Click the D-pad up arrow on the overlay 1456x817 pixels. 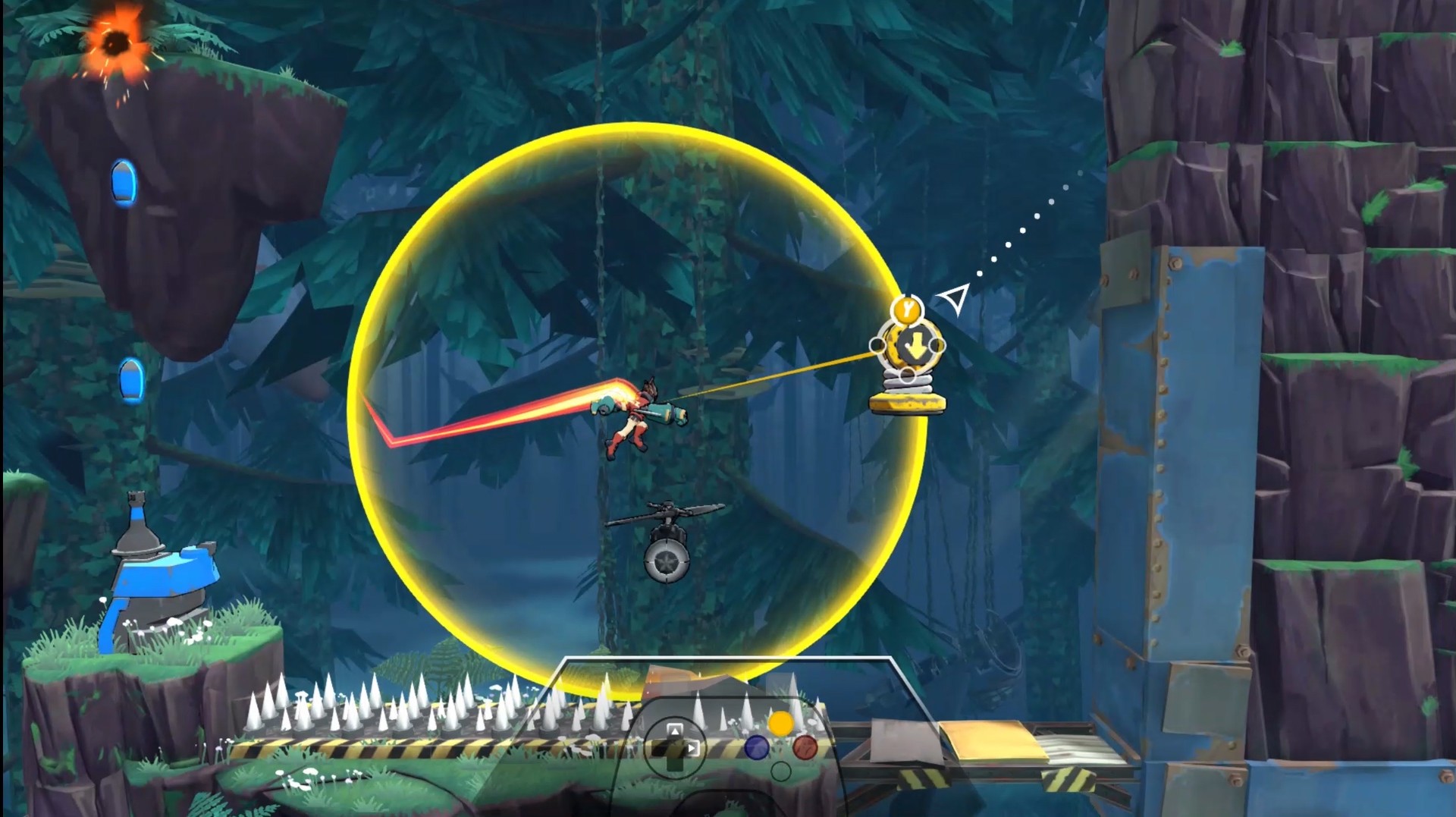tap(674, 731)
